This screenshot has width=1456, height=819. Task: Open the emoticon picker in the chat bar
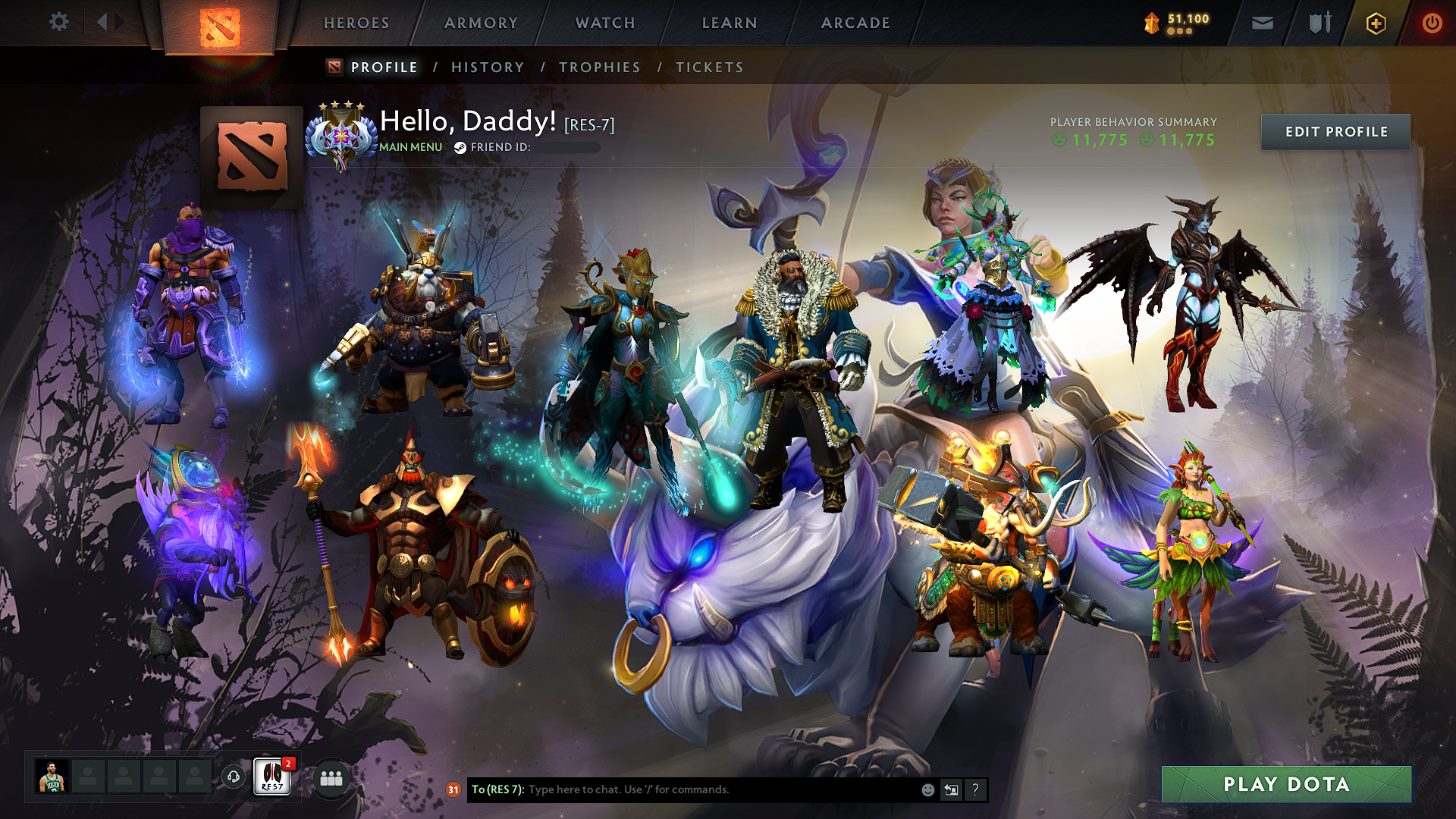927,789
